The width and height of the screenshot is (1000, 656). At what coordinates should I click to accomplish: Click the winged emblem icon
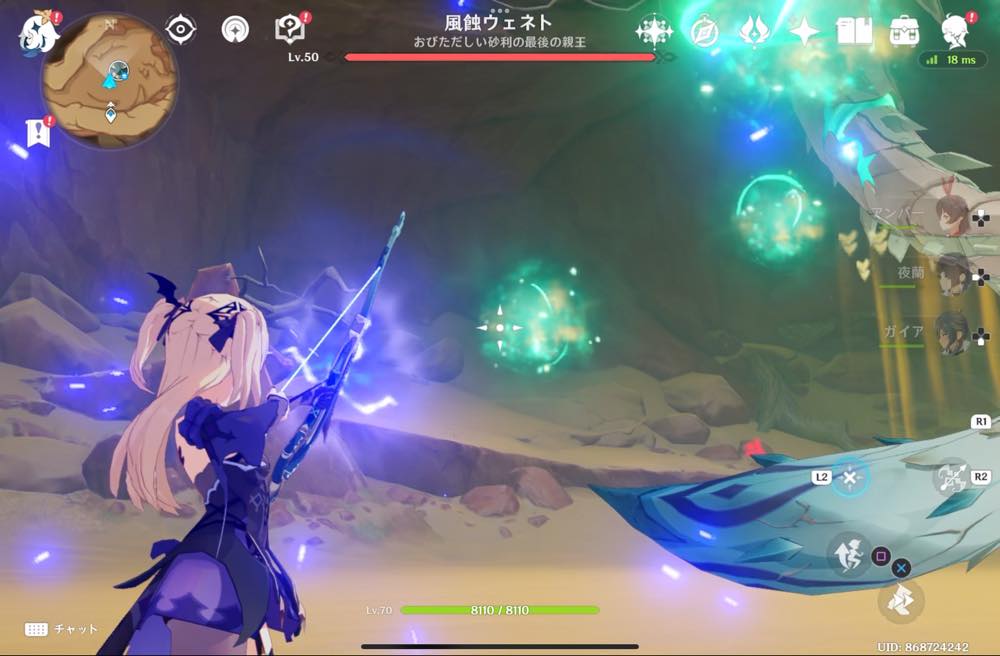tap(754, 31)
